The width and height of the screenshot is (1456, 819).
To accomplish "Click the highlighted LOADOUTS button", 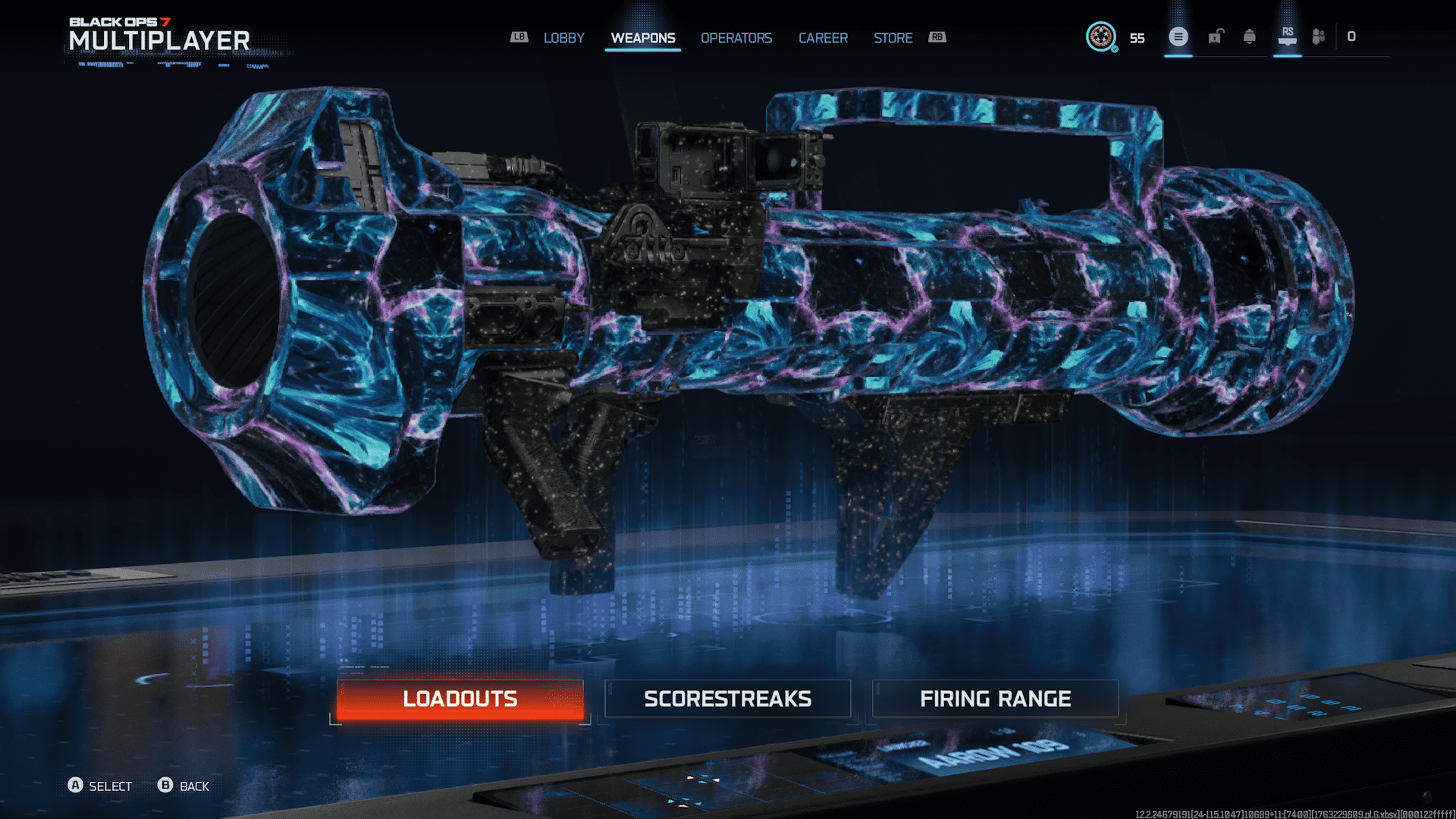I will tap(459, 698).
